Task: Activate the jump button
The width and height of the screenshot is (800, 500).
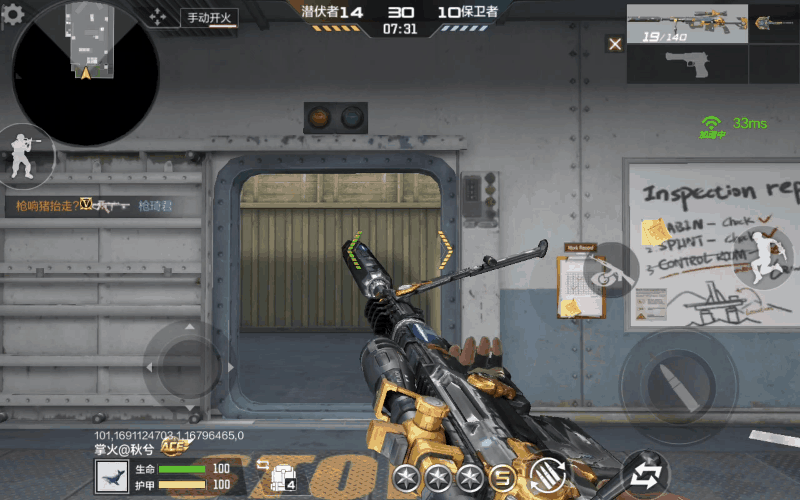Action: click(x=768, y=257)
